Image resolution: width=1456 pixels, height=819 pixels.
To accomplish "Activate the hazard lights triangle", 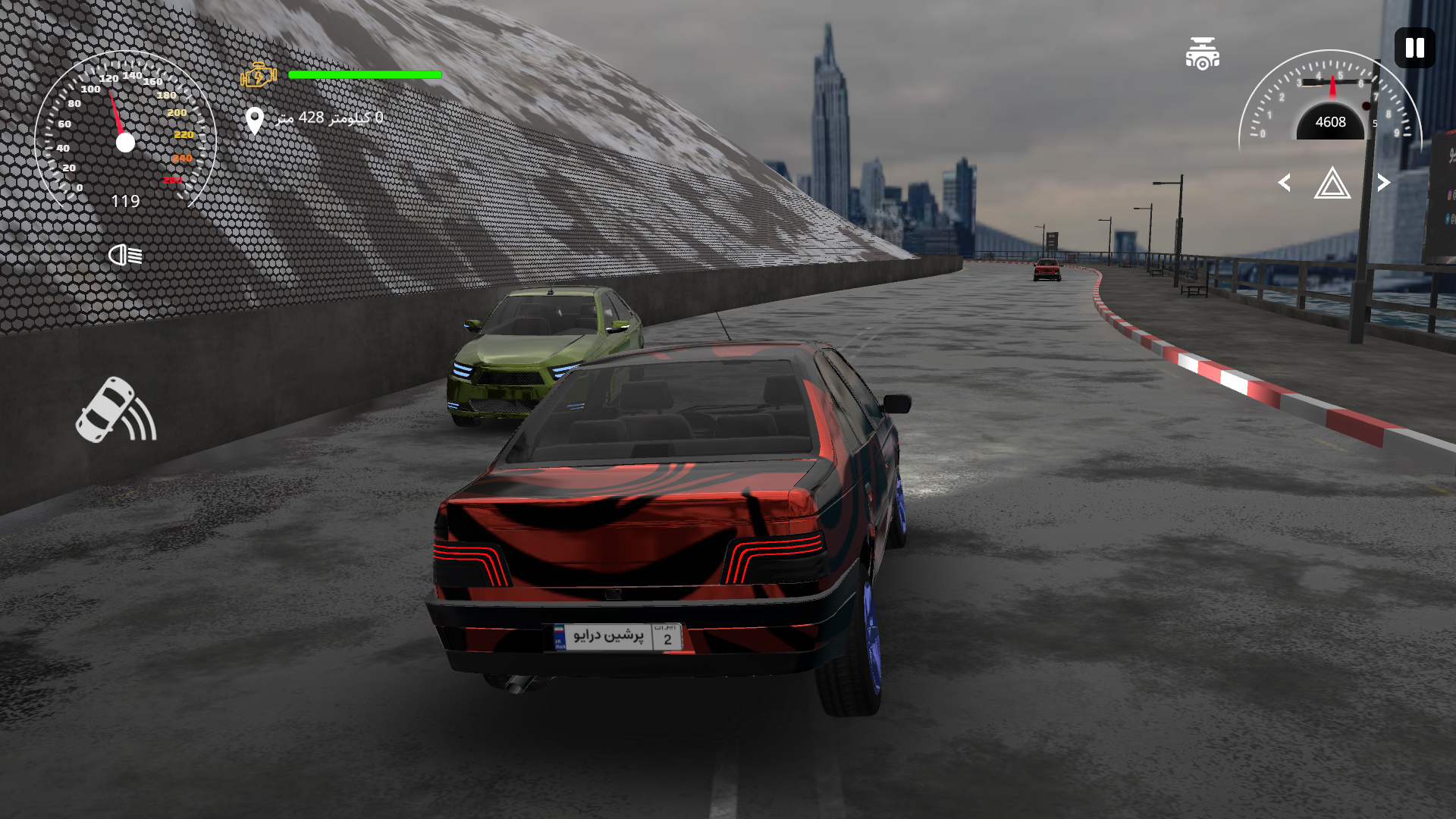I will 1332,184.
